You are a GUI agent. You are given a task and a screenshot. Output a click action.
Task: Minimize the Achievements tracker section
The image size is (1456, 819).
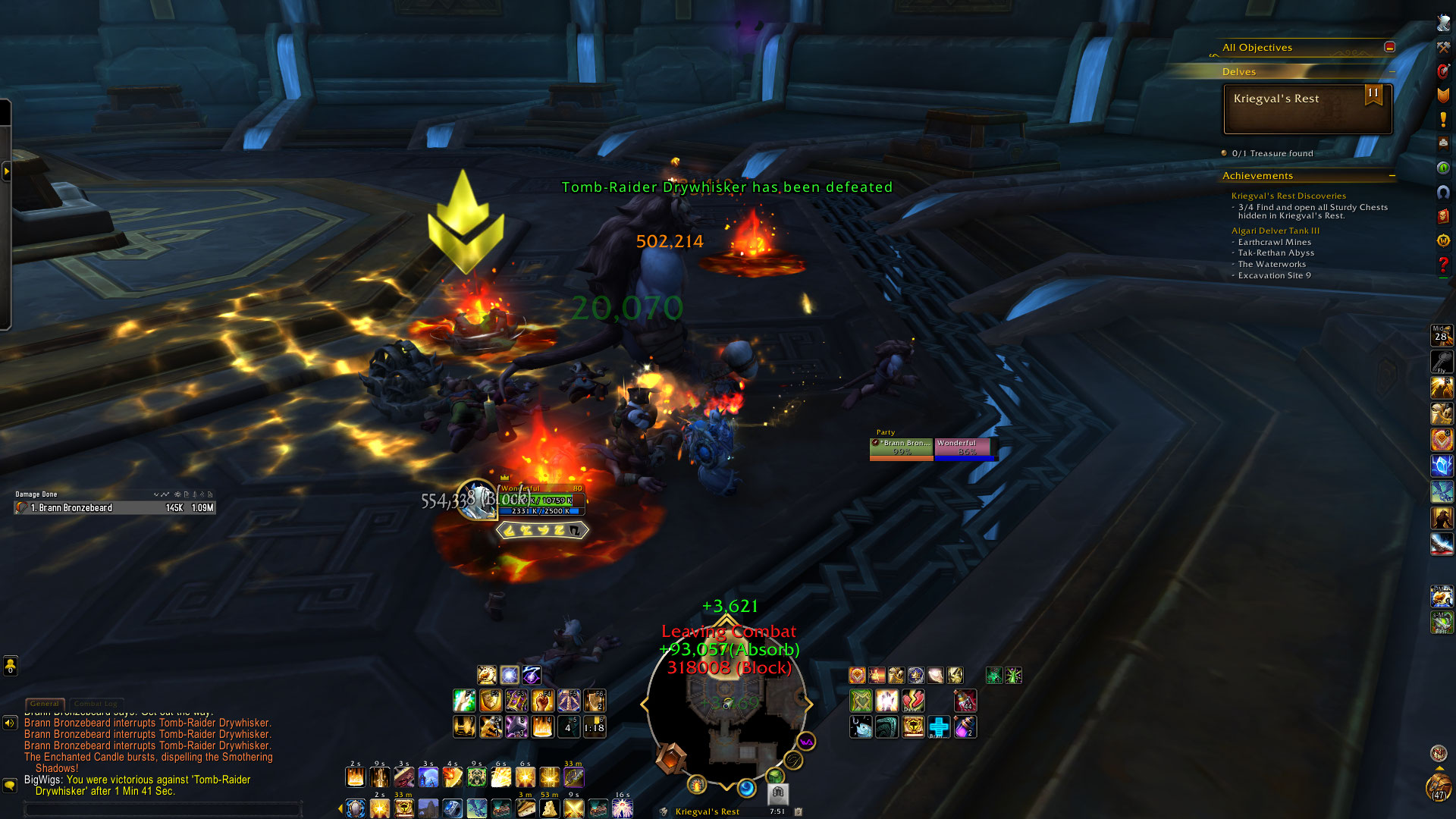(x=1392, y=176)
